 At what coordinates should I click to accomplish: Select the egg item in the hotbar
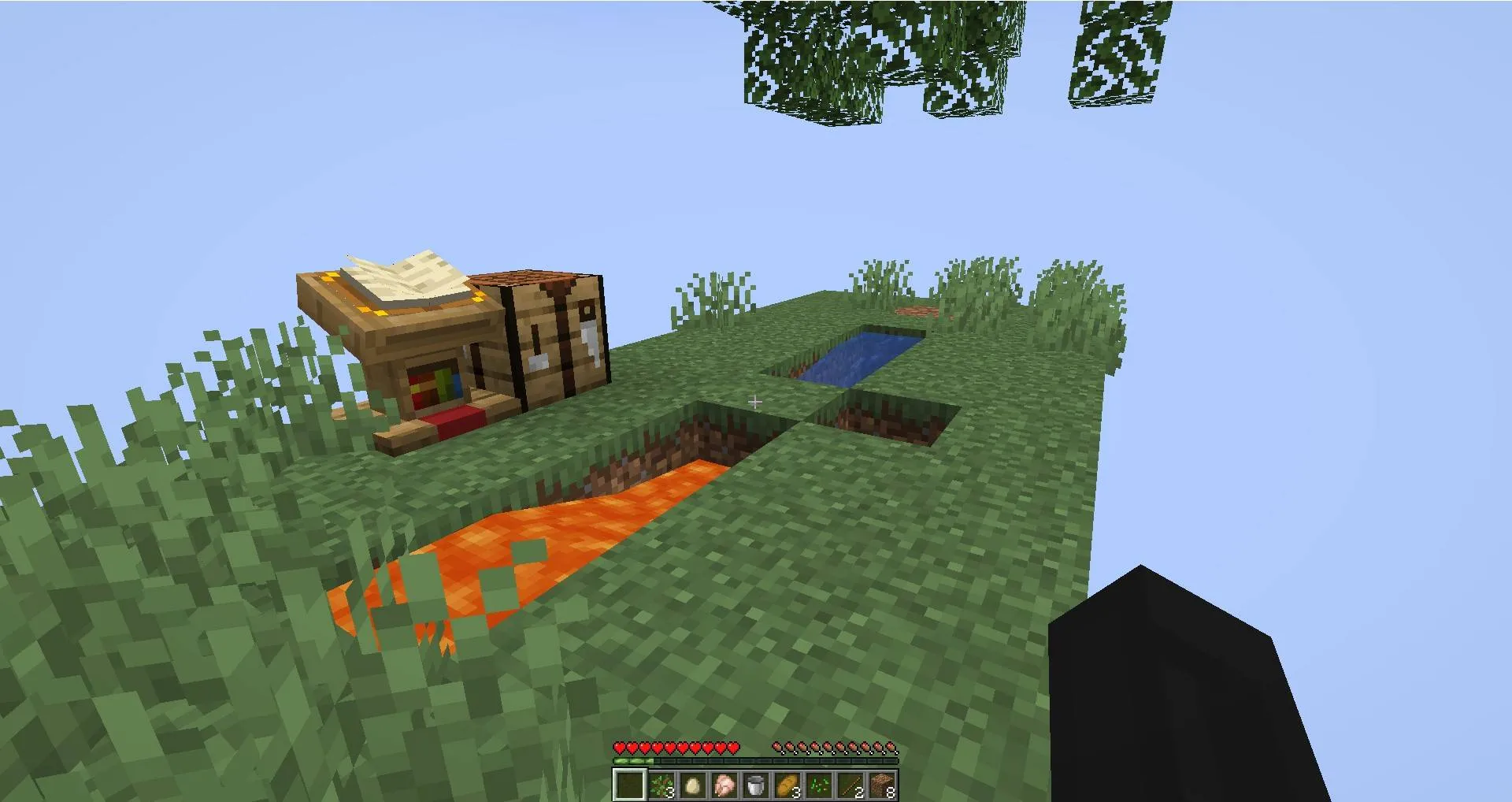point(693,785)
